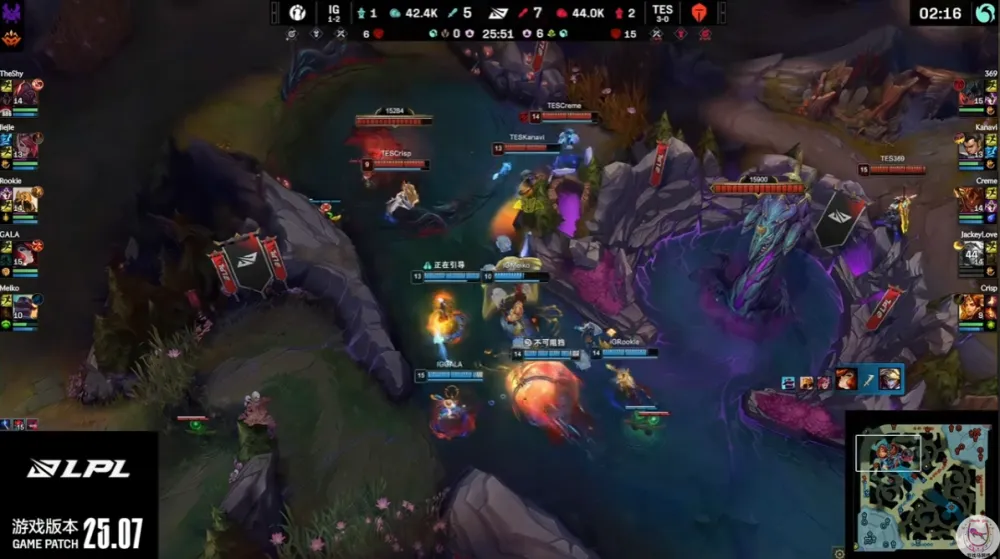Select Crisp's champion portrait

coord(973,307)
